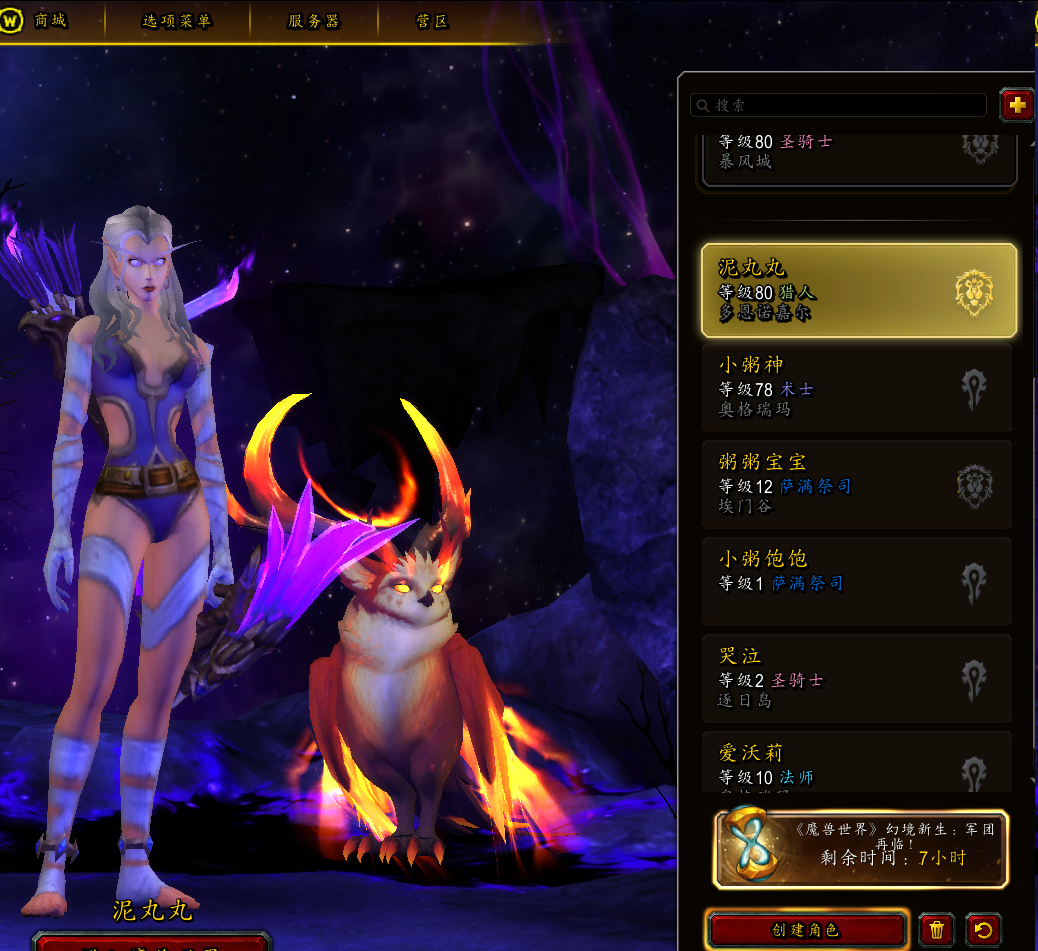Open the 服务器 realm list
Image resolution: width=1038 pixels, height=951 pixels.
(313, 21)
